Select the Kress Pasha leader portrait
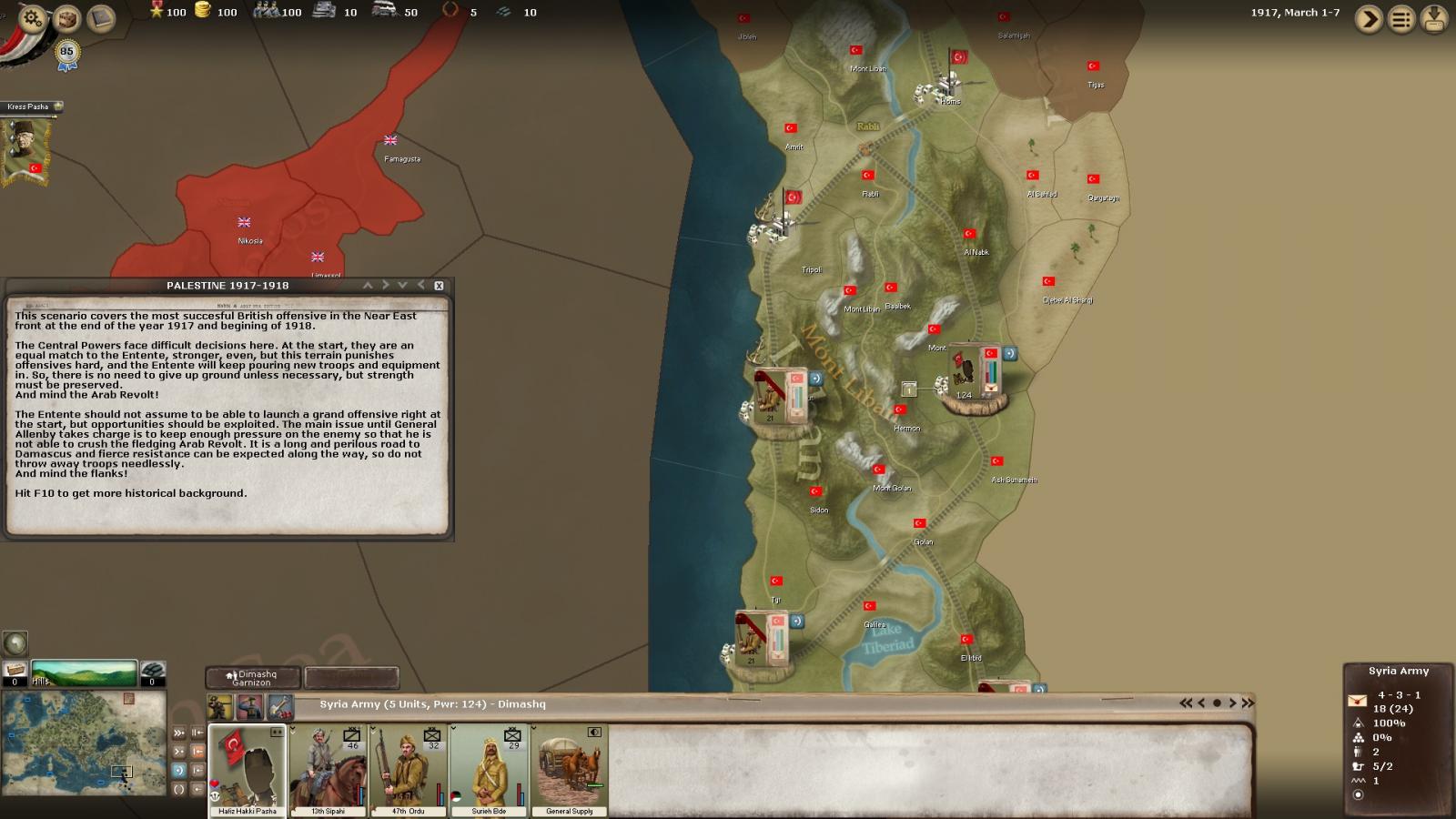1456x819 pixels. coord(24,147)
